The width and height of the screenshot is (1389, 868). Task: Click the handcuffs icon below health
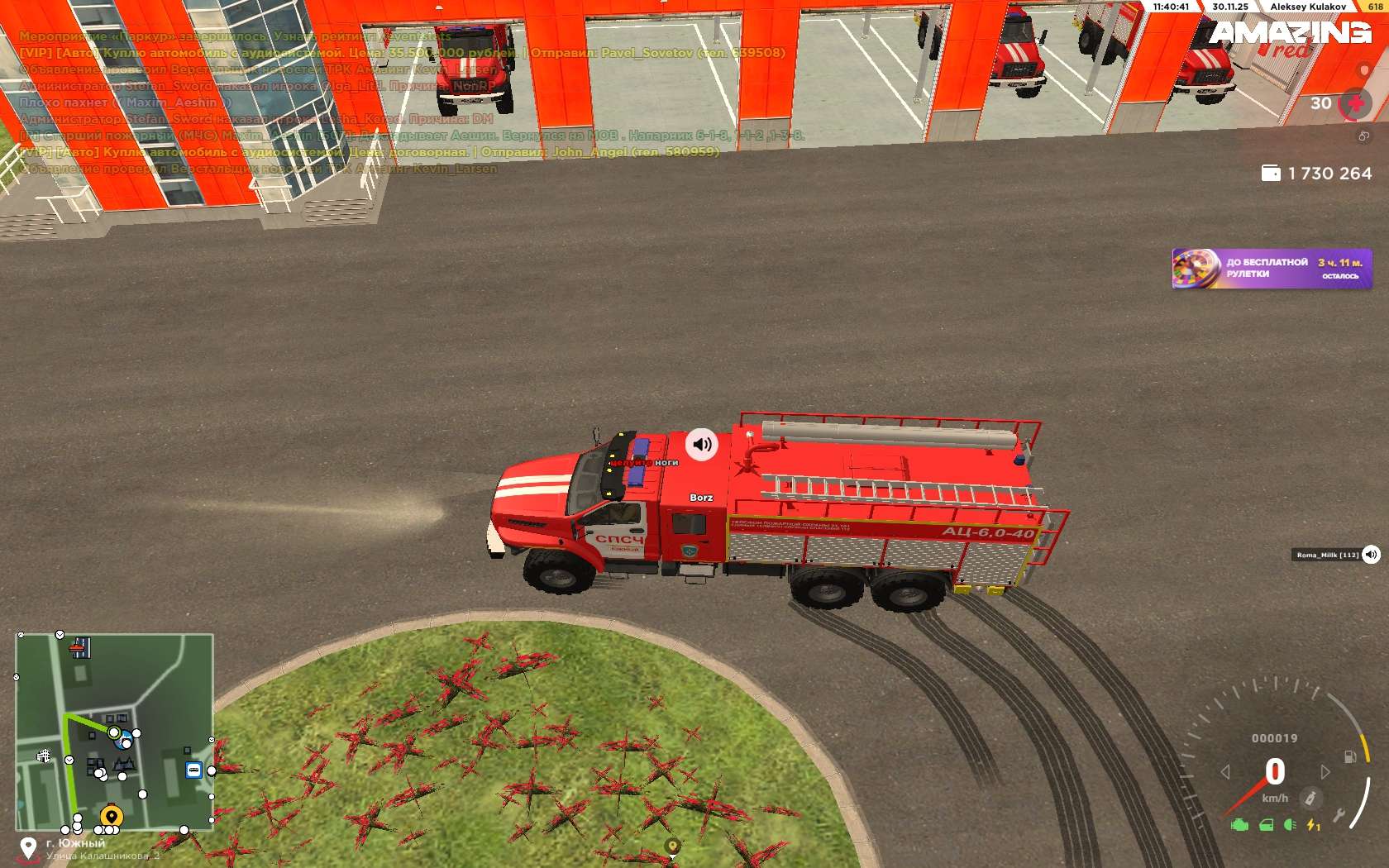click(x=1364, y=136)
